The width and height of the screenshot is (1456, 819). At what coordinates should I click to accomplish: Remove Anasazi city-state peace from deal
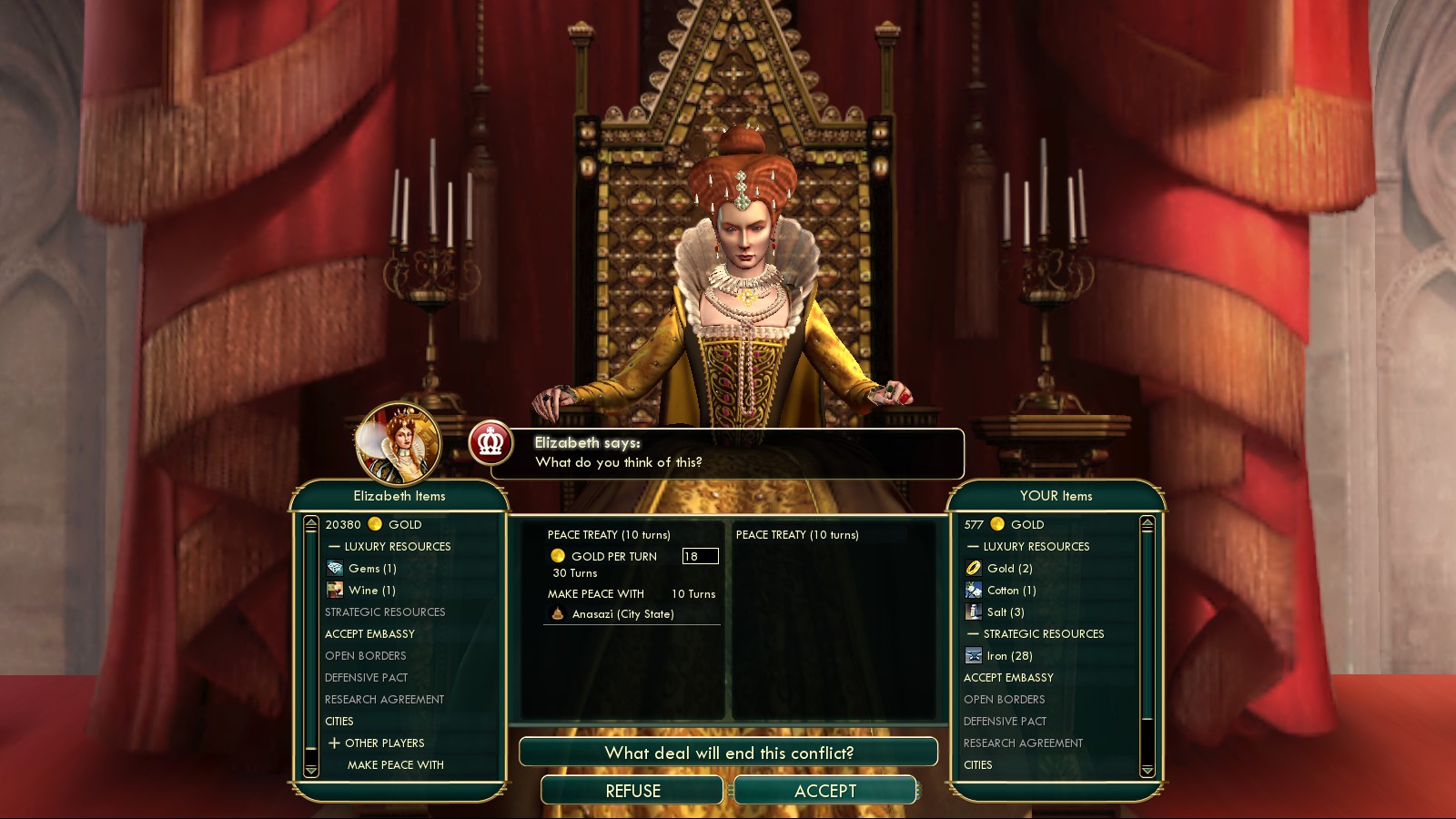click(622, 614)
